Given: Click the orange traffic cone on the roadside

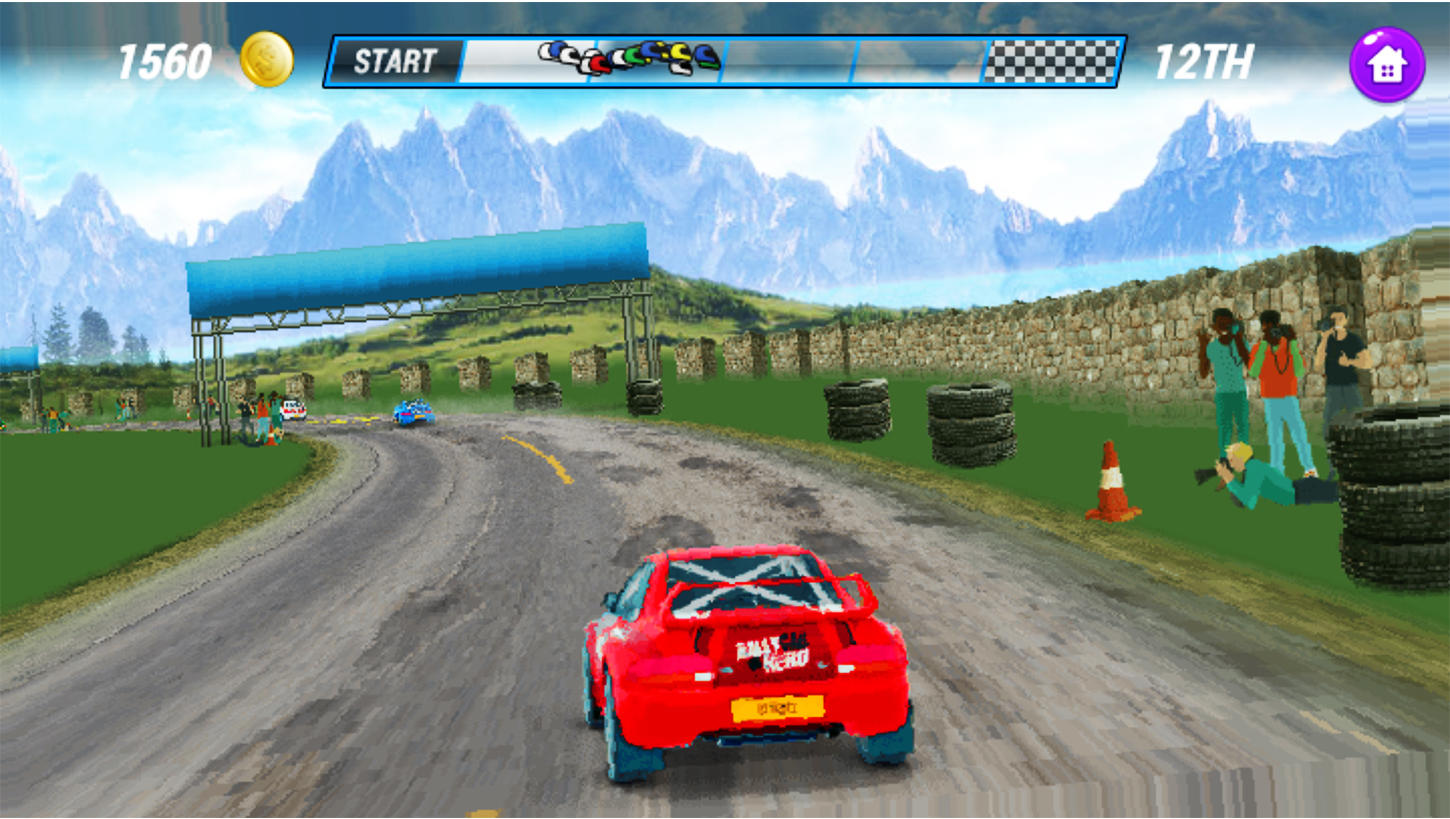Looking at the screenshot, I should coord(1114,480).
